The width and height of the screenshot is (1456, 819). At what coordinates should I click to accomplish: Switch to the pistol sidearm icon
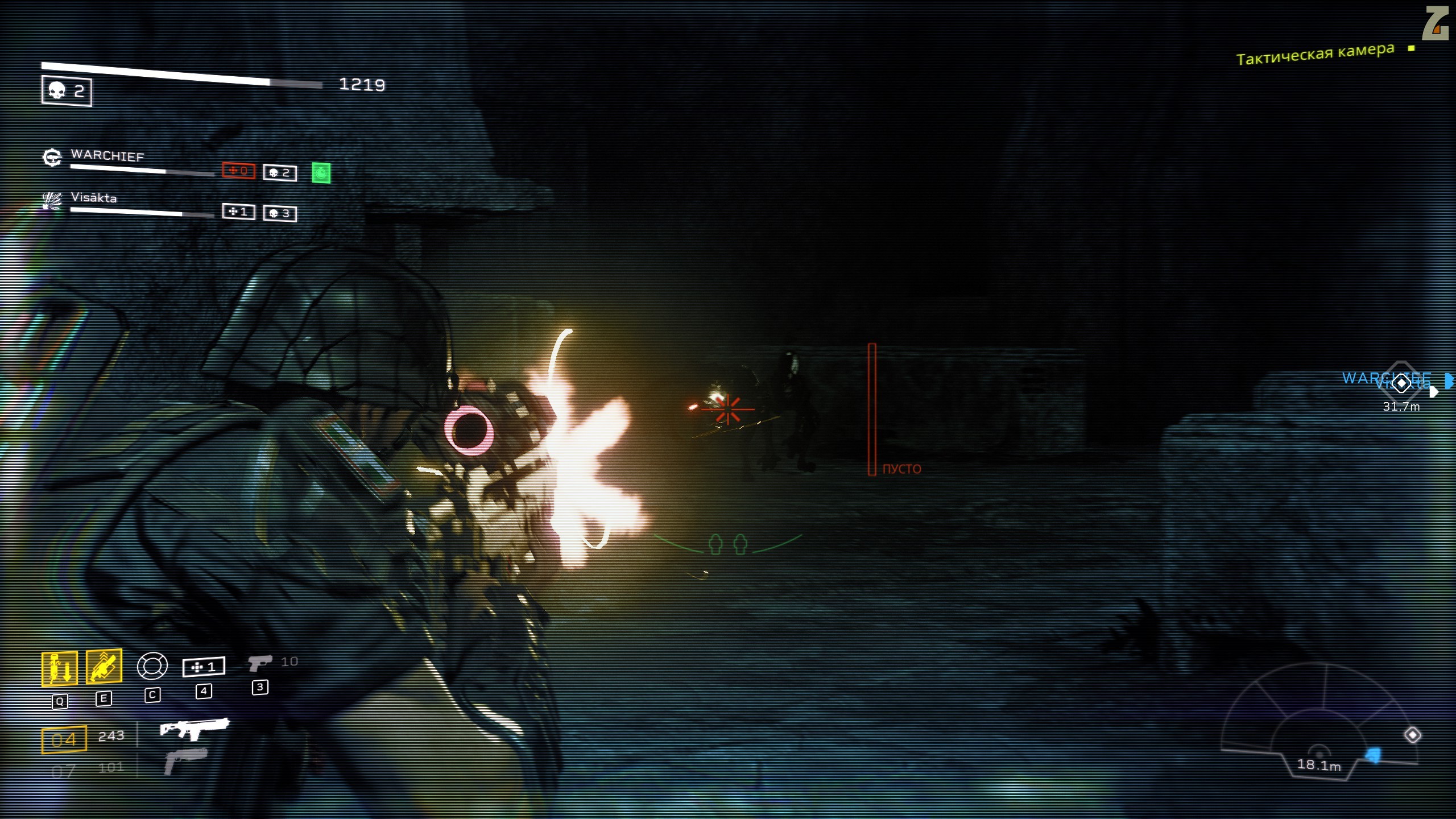[x=260, y=663]
